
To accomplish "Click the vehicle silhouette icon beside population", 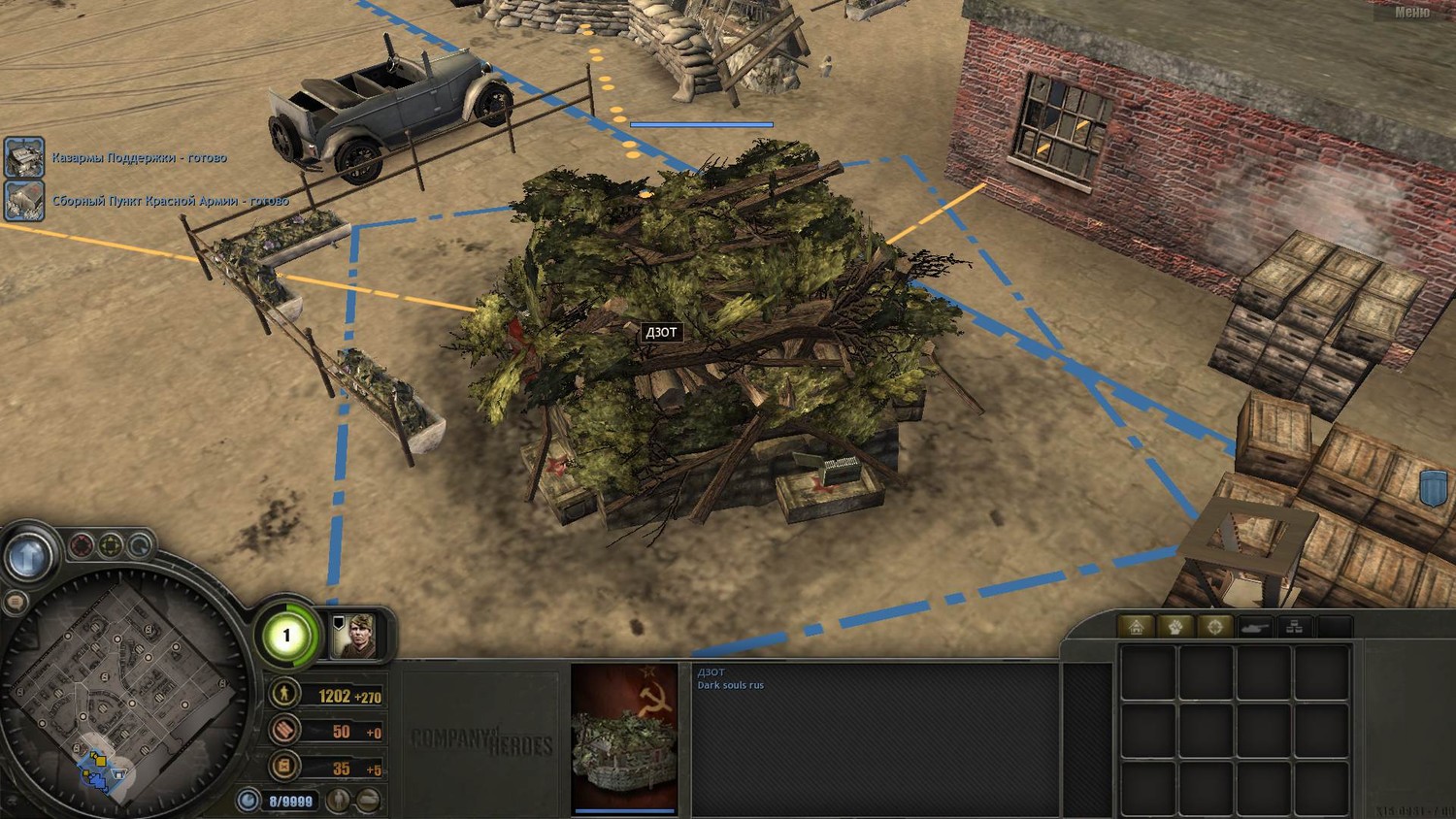I will 368,801.
